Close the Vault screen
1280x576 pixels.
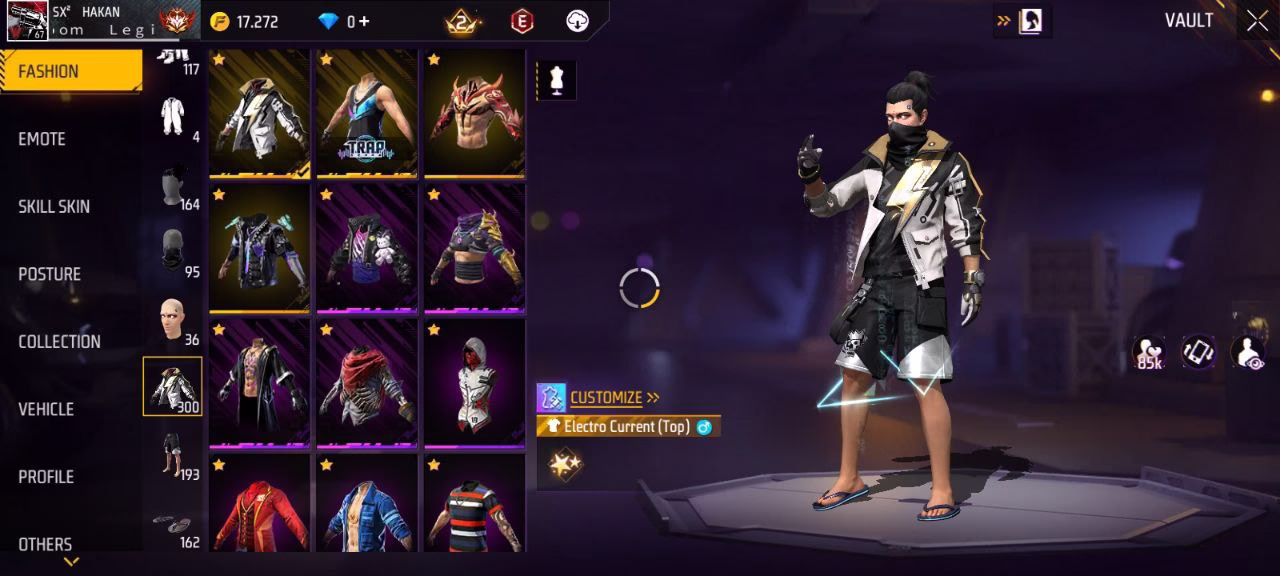click(x=1256, y=21)
